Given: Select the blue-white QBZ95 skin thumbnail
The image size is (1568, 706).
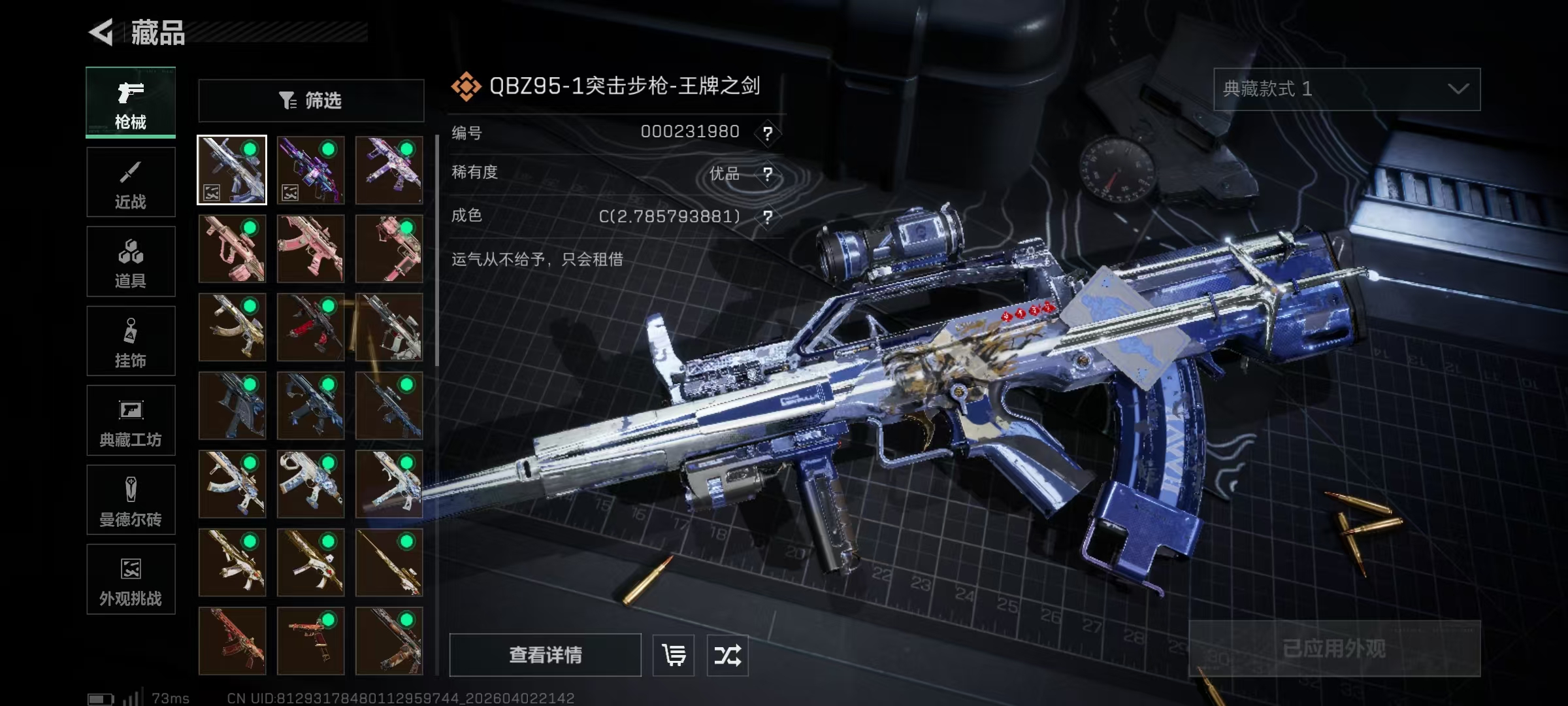Looking at the screenshot, I should point(232,170).
